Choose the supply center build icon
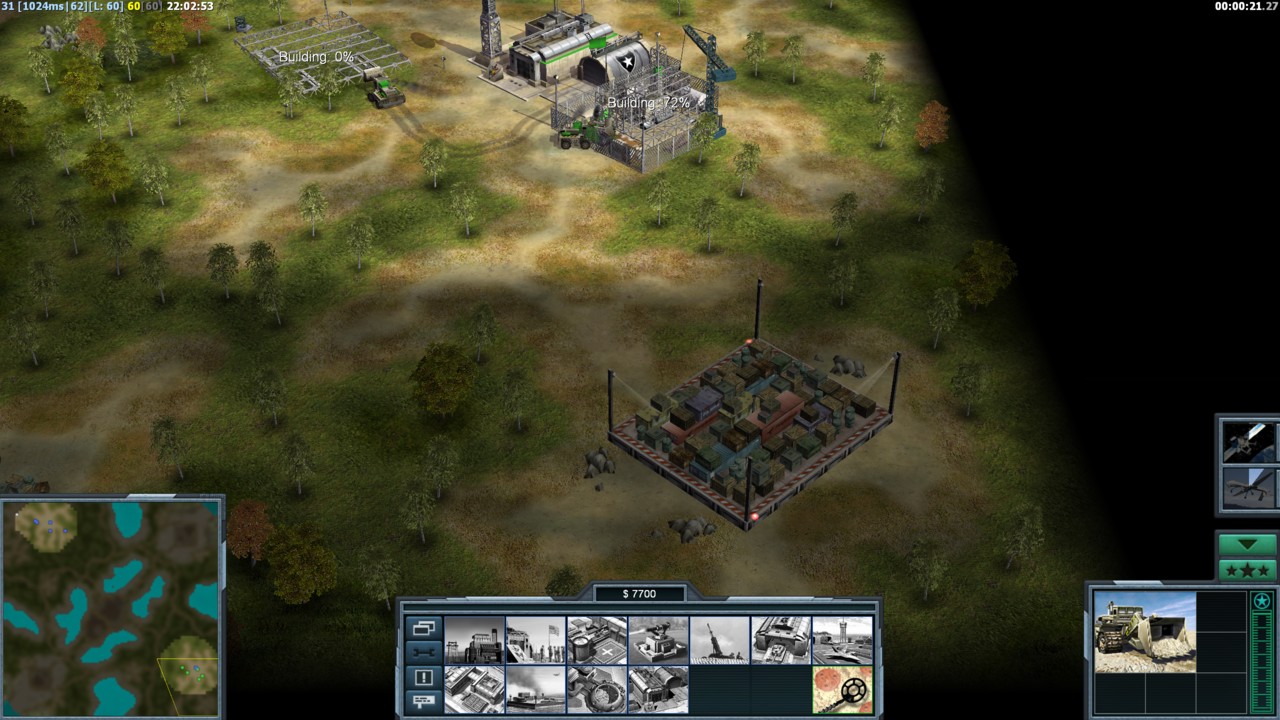Screen dimensions: 1280x720 [x=597, y=640]
